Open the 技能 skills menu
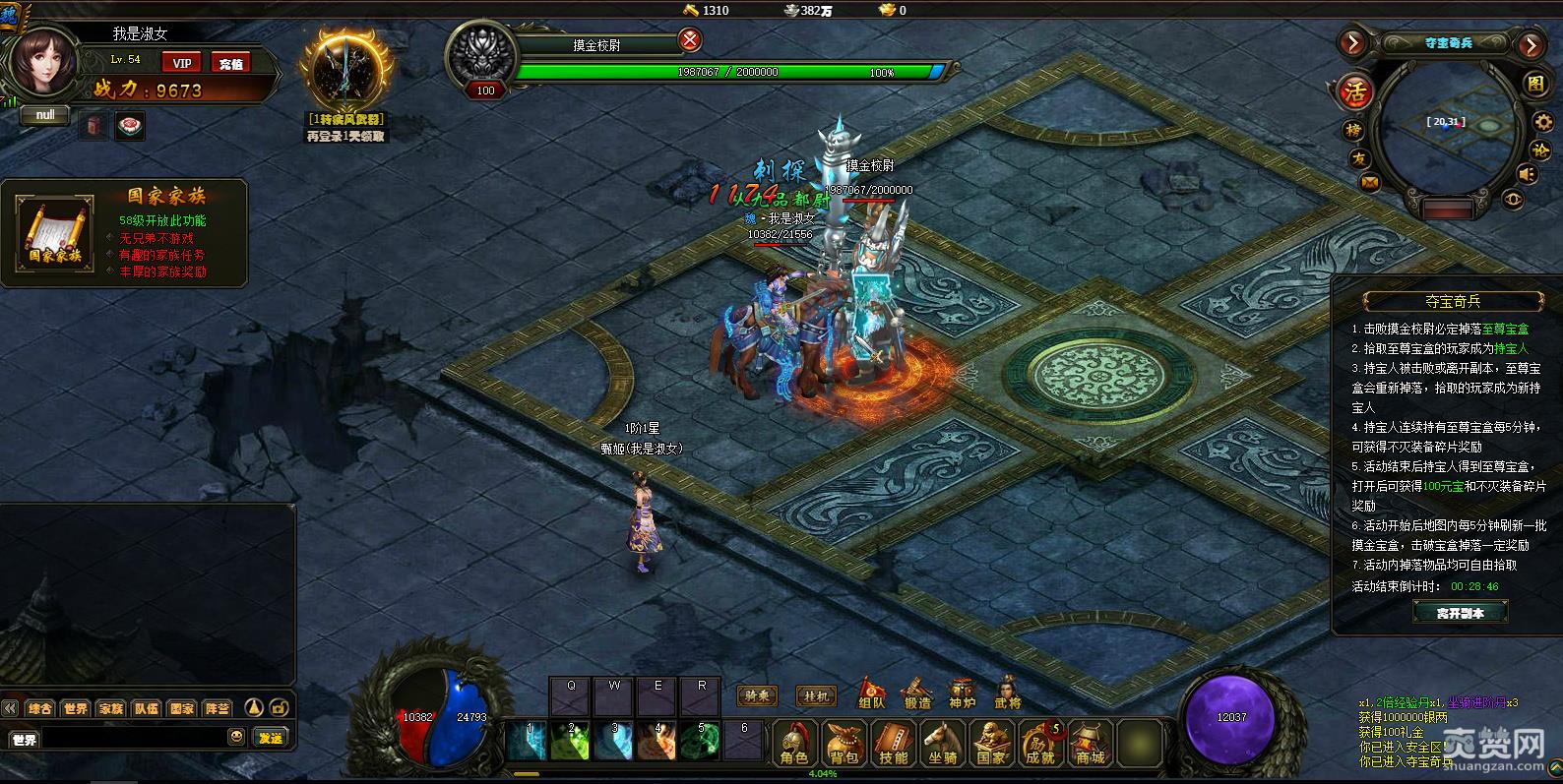Image resolution: width=1563 pixels, height=784 pixels. click(x=894, y=744)
